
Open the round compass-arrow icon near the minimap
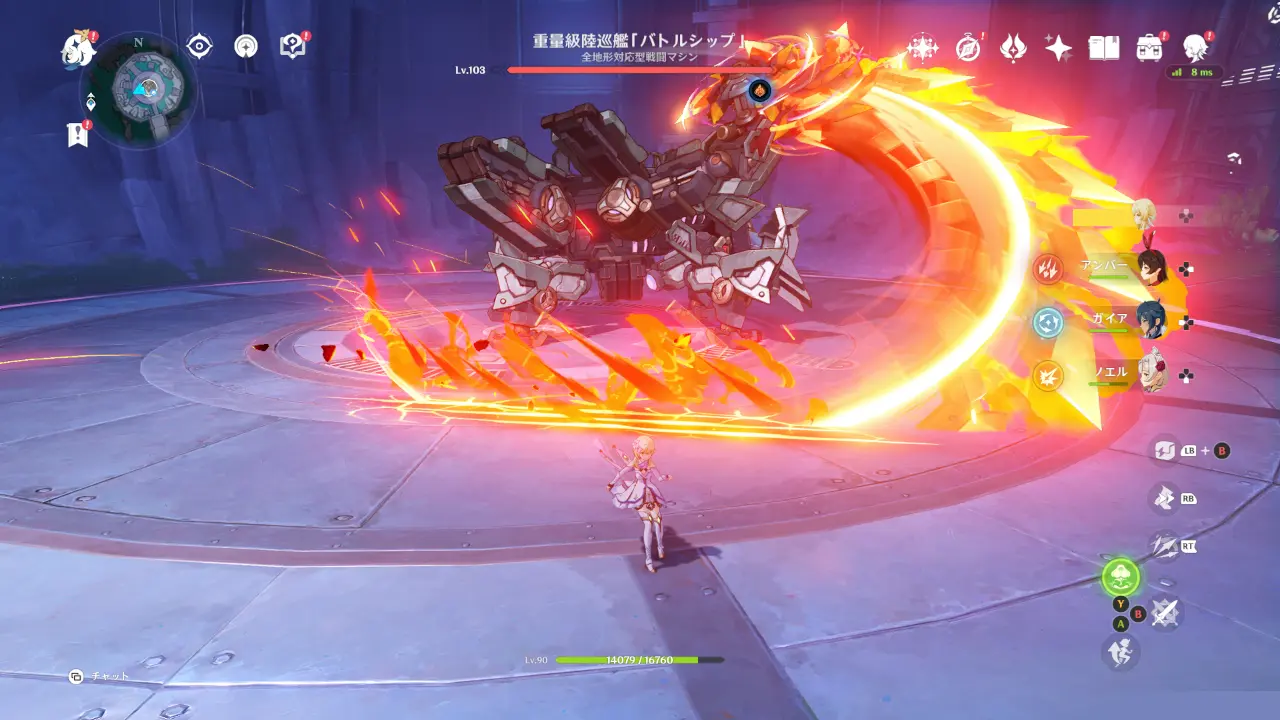tap(246, 46)
